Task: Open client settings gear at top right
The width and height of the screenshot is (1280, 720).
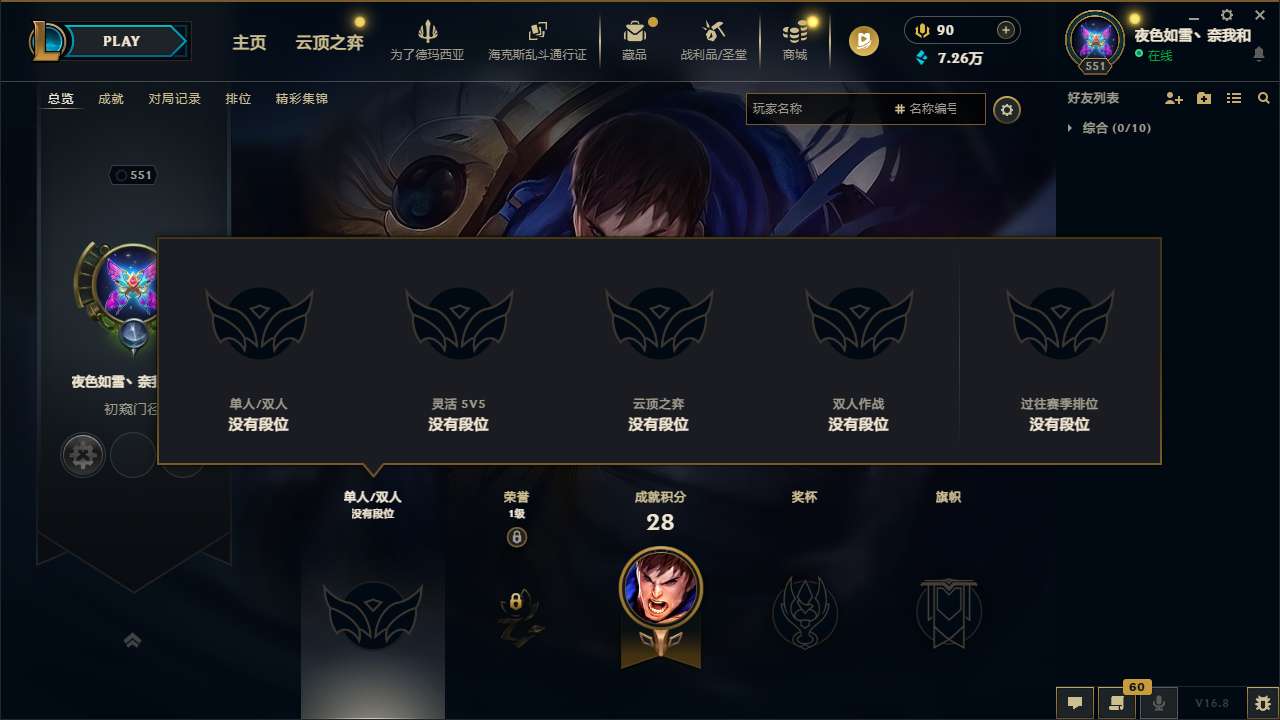Action: click(x=1226, y=15)
